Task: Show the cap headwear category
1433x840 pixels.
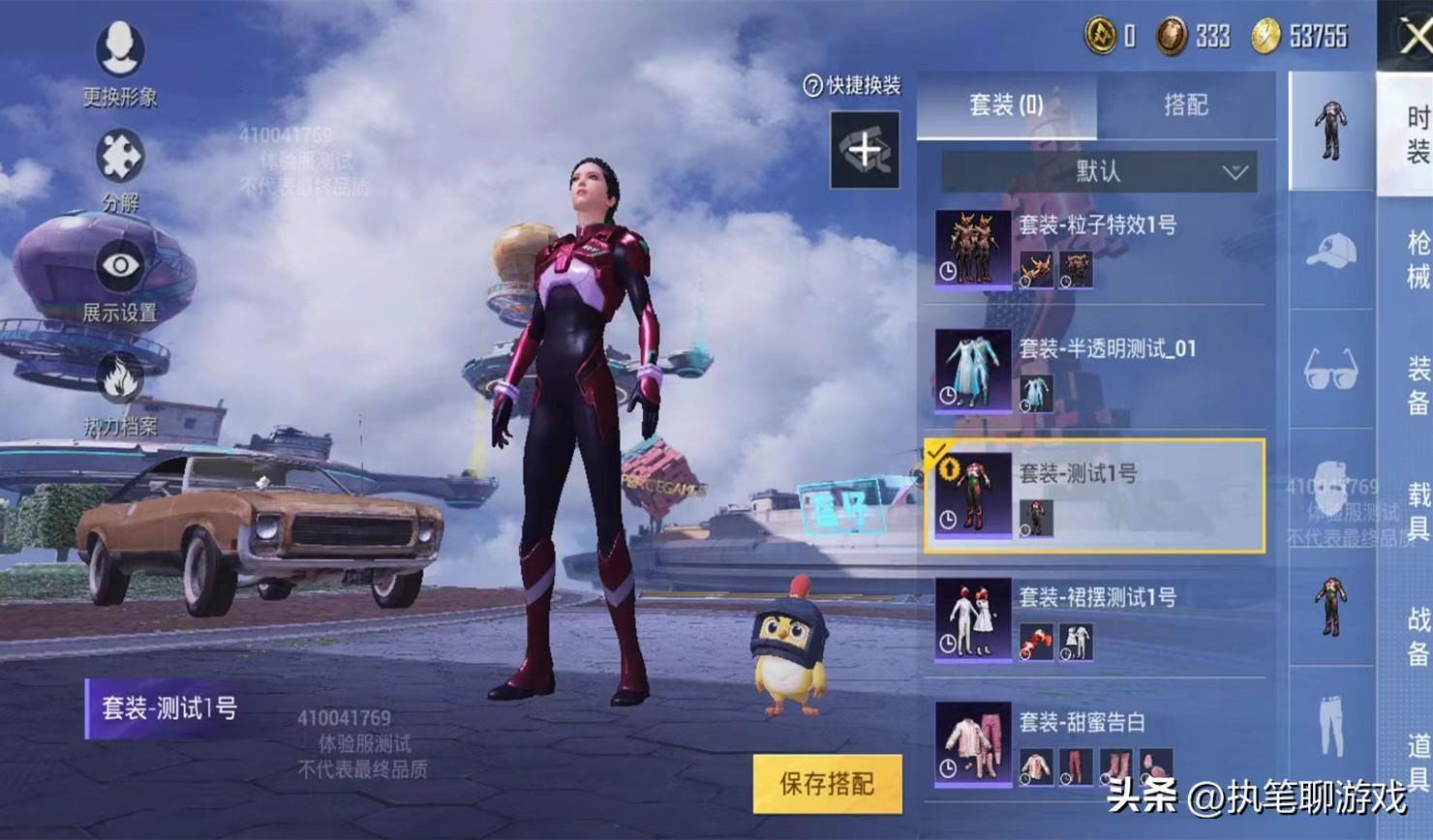Action: click(x=1331, y=251)
